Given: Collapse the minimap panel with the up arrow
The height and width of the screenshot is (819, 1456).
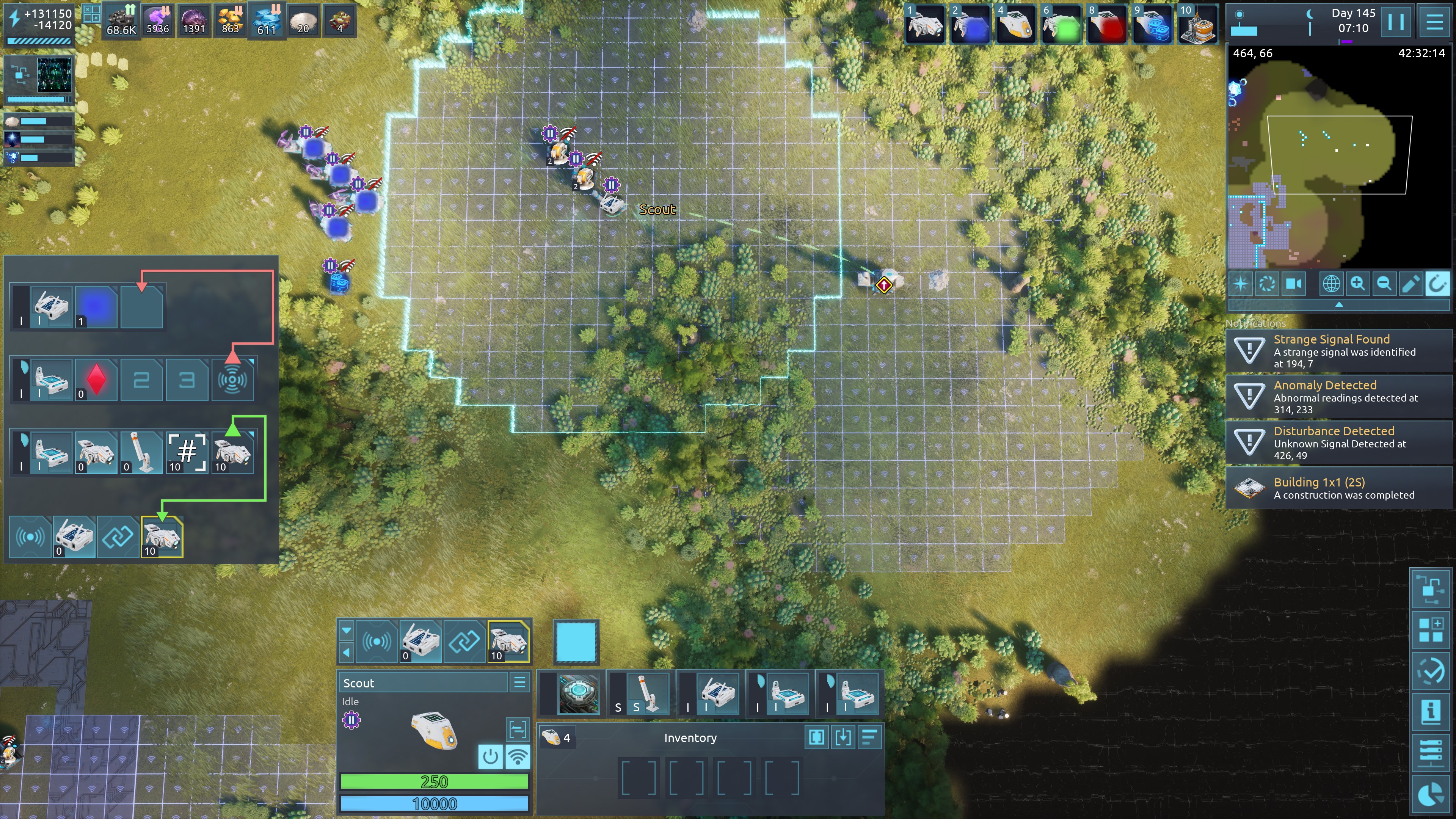Looking at the screenshot, I should point(1338,304).
